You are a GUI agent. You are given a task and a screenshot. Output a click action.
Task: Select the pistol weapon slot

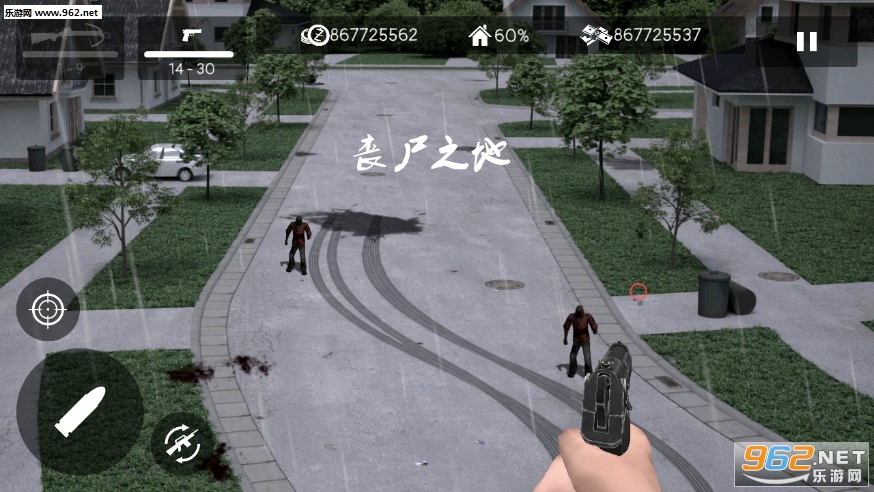(x=191, y=47)
